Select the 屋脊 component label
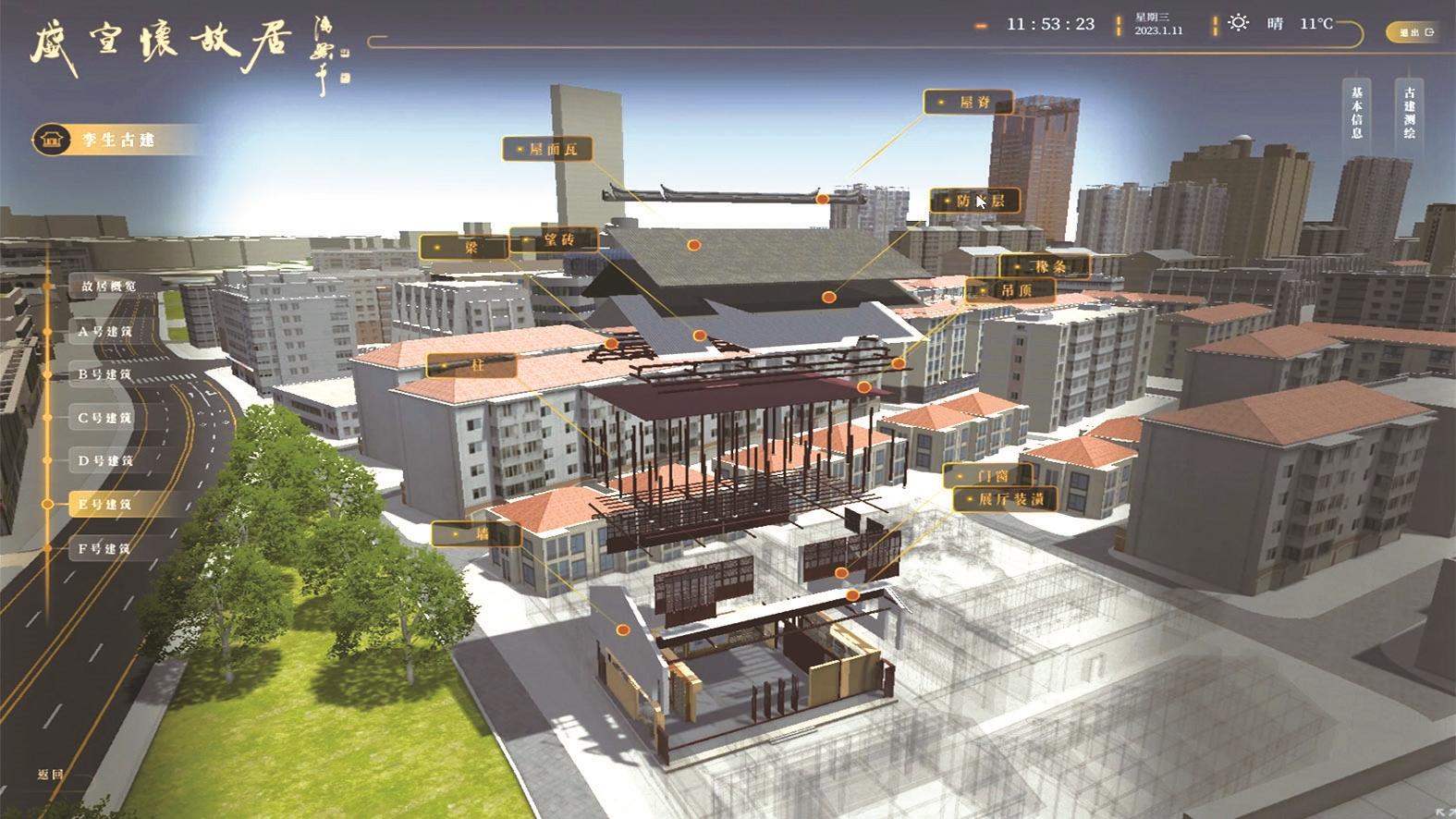Image resolution: width=1456 pixels, height=819 pixels. pos(969,103)
